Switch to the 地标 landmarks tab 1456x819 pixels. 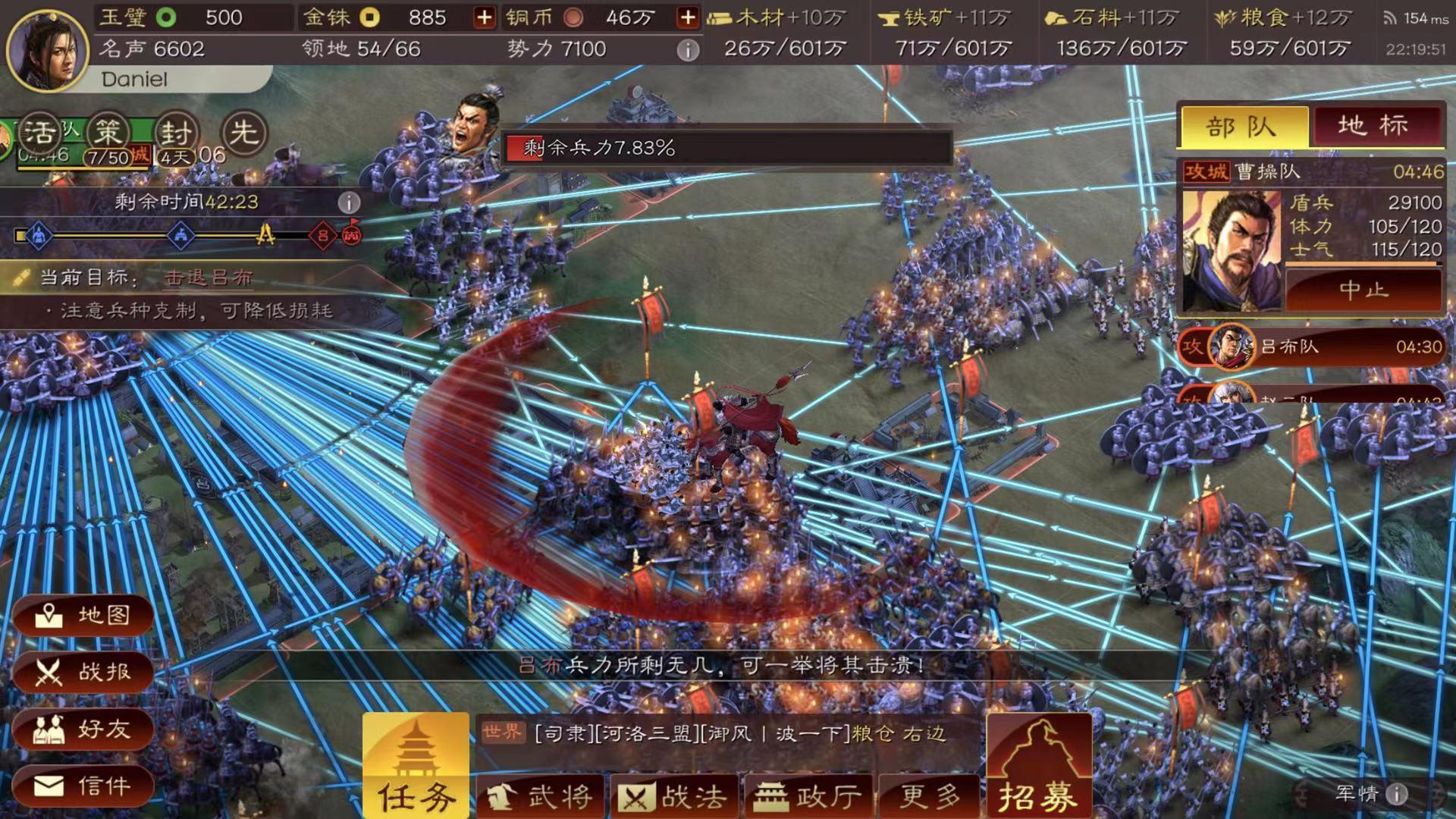(1373, 125)
